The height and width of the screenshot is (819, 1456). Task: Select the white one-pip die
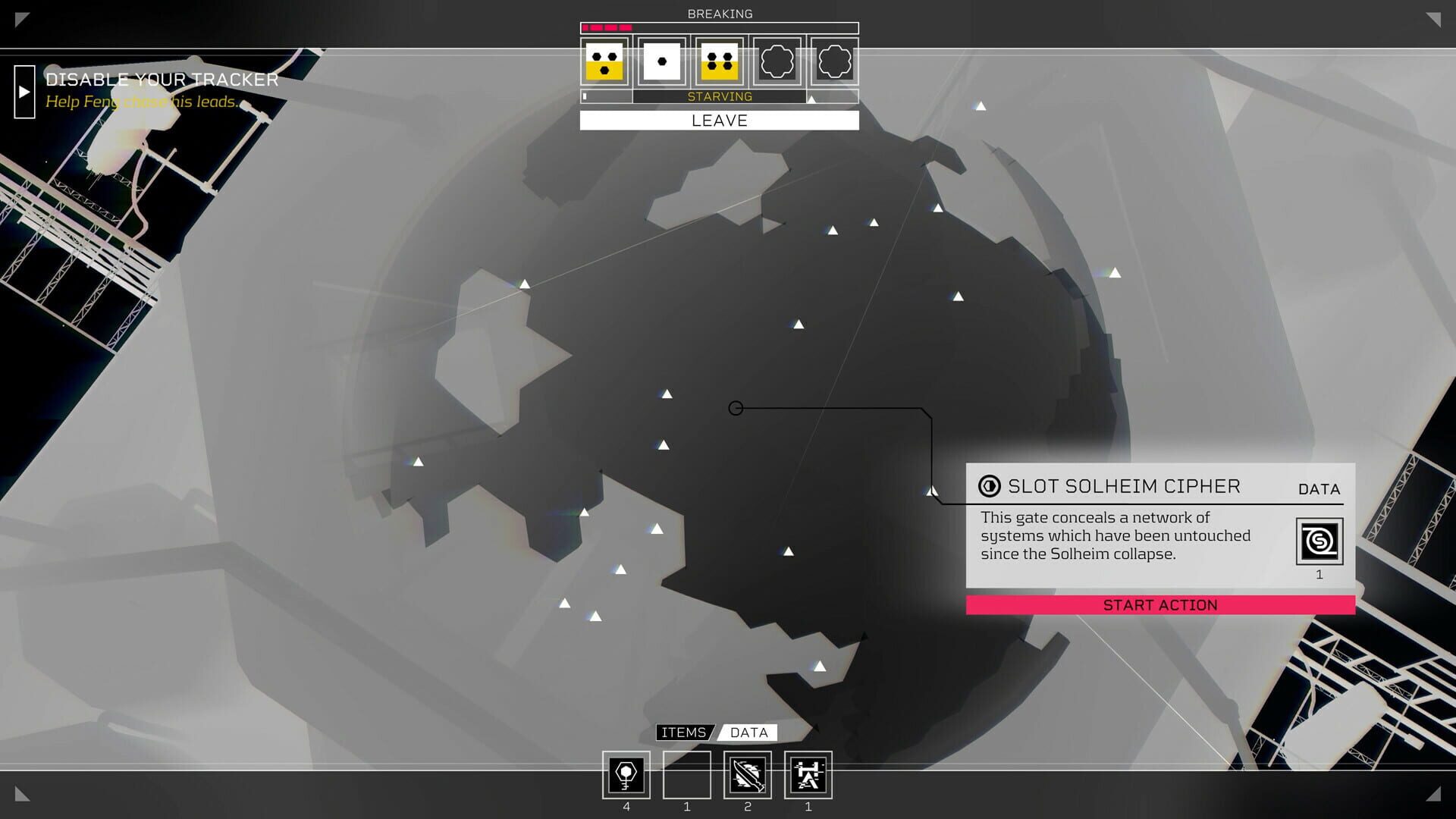pyautogui.click(x=661, y=63)
